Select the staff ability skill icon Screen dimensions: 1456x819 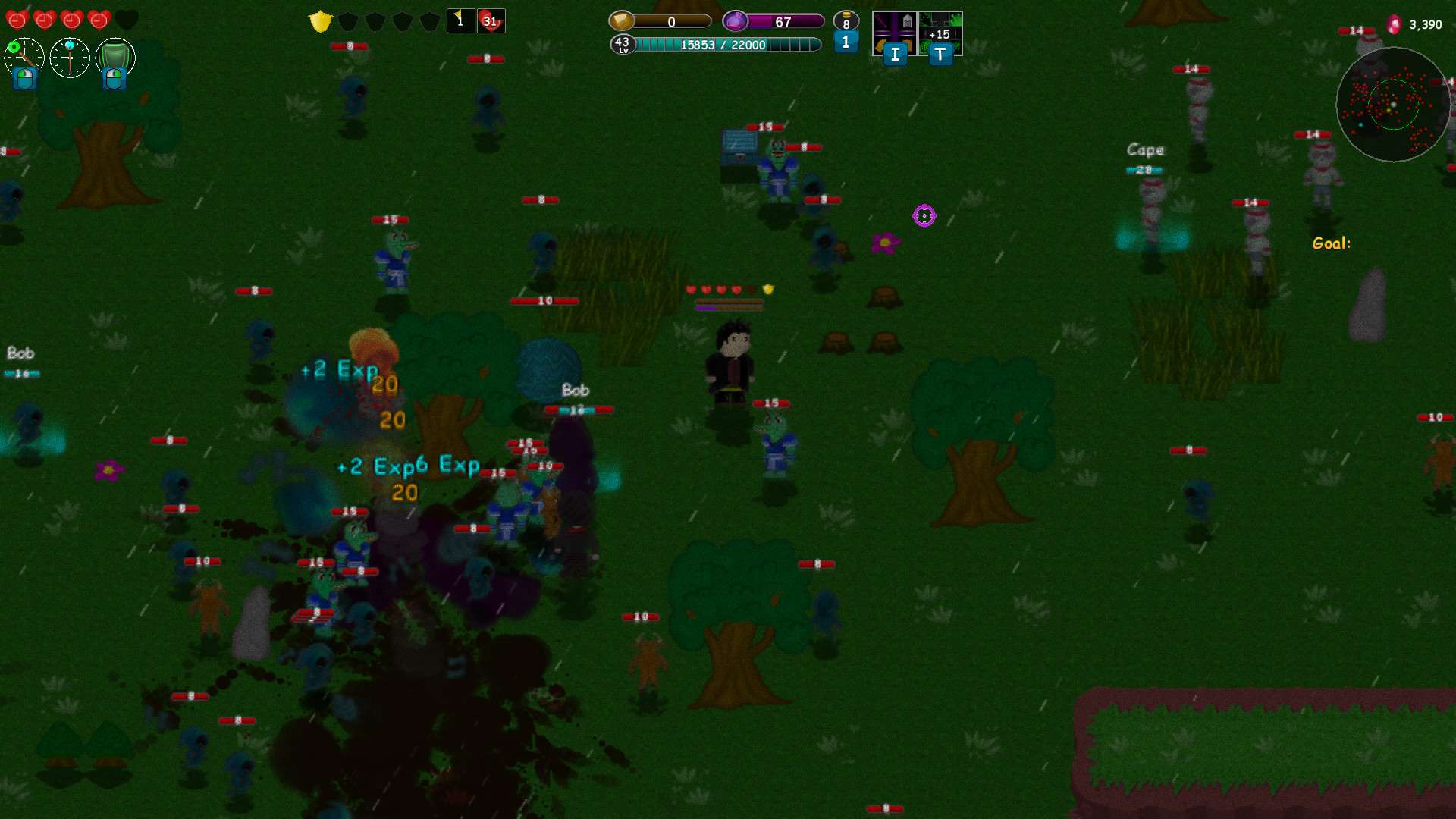pyautogui.click(x=69, y=58)
